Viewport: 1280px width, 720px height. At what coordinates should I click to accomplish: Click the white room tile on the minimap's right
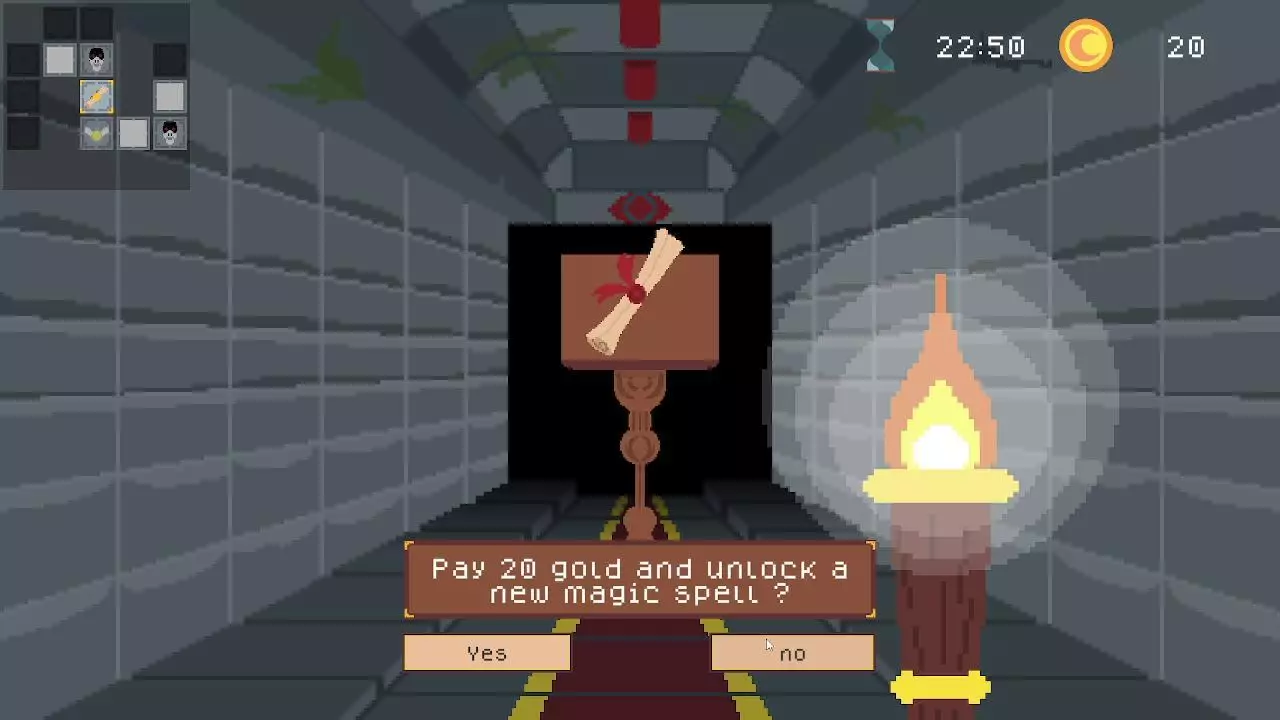pyautogui.click(x=169, y=96)
